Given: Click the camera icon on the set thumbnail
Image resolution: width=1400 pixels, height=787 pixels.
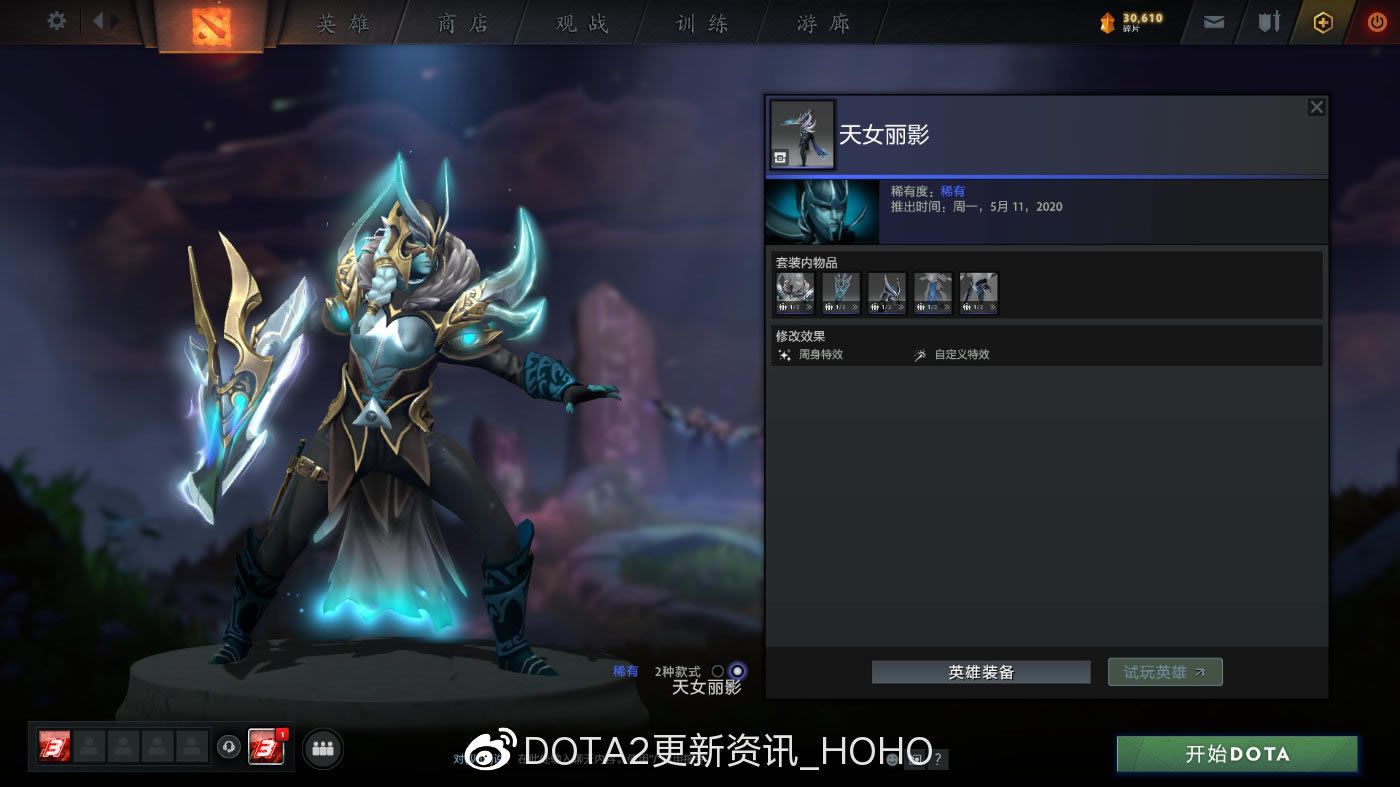Looking at the screenshot, I should tap(780, 157).
